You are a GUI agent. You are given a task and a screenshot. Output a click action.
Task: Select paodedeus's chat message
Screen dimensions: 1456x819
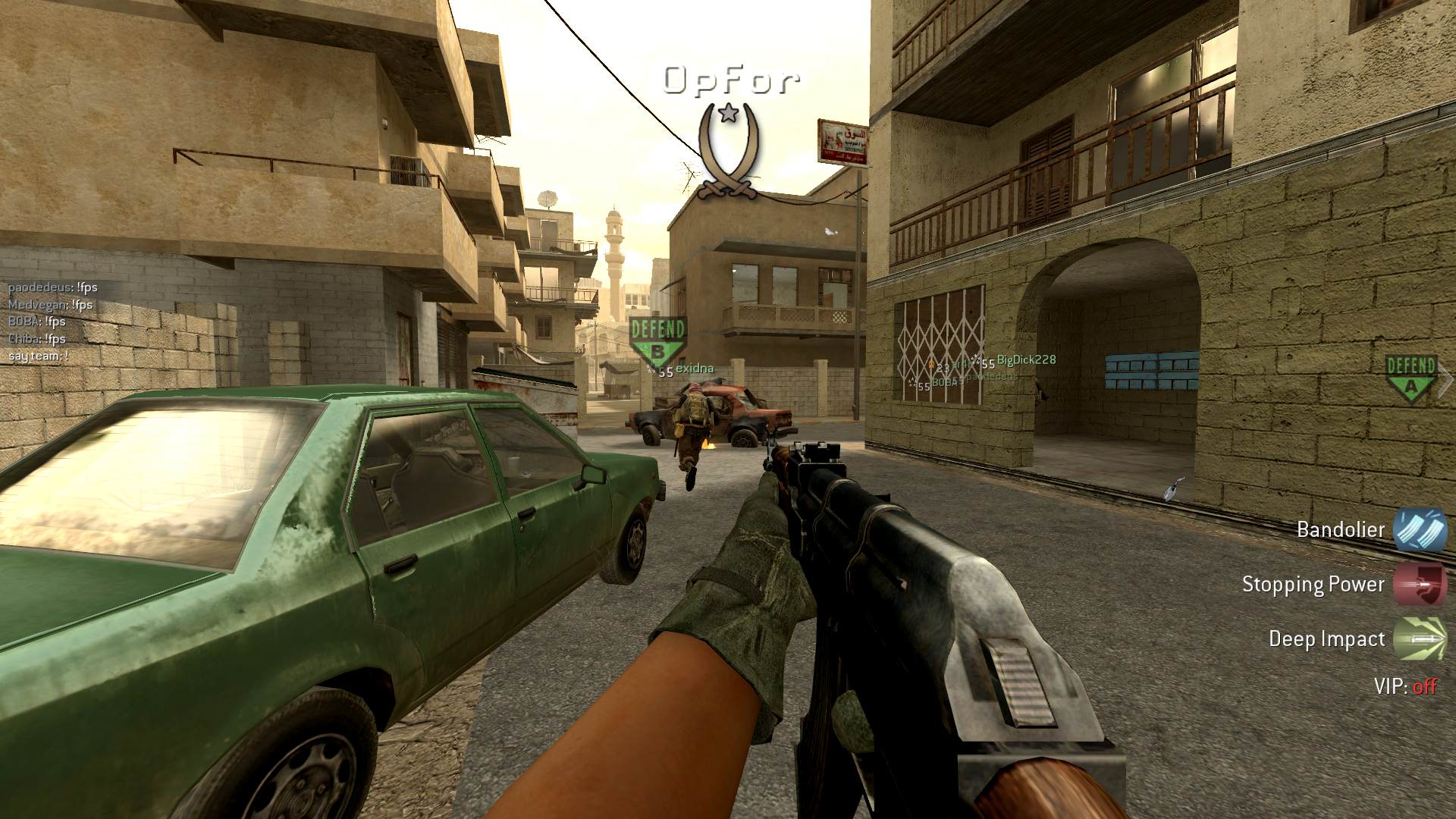click(53, 287)
